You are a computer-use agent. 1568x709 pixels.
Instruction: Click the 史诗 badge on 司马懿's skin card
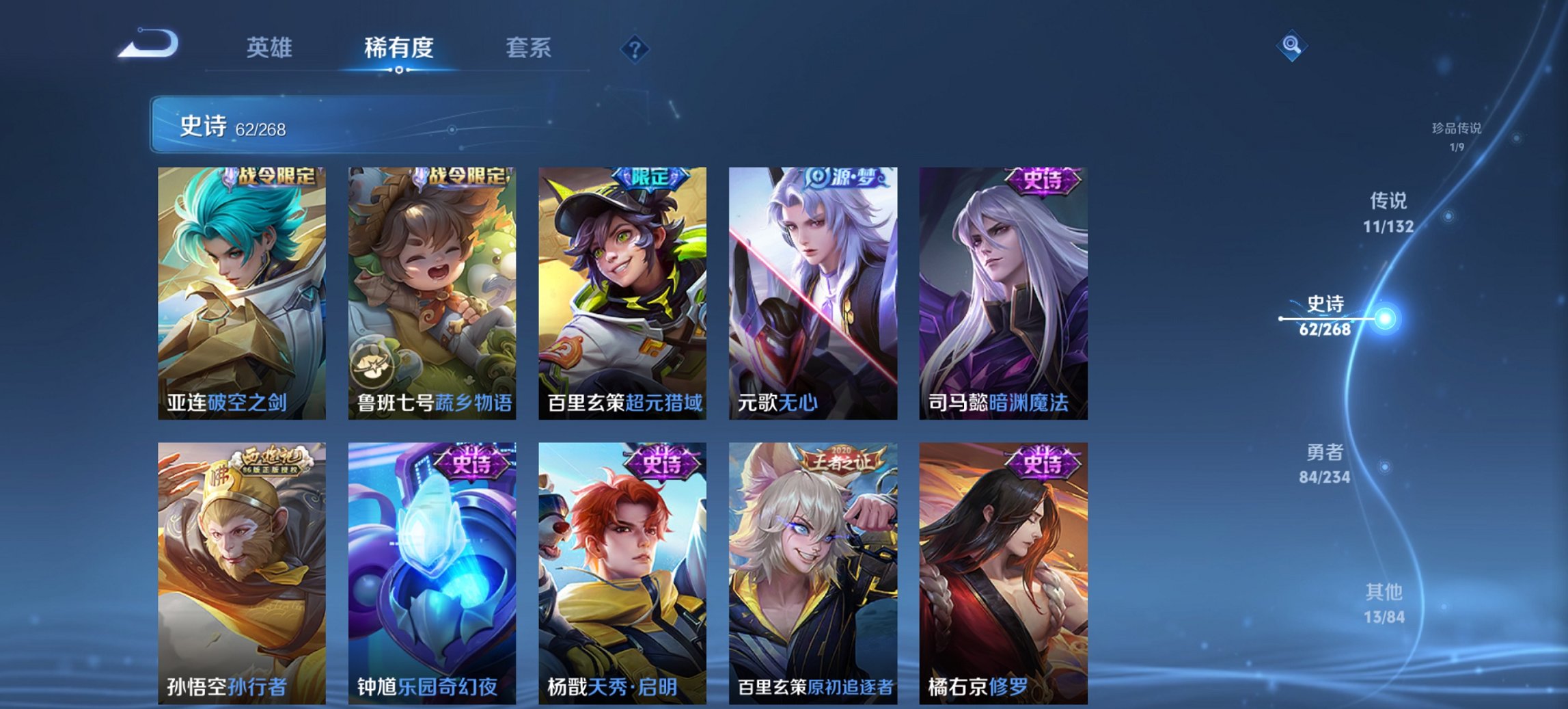click(x=1043, y=179)
